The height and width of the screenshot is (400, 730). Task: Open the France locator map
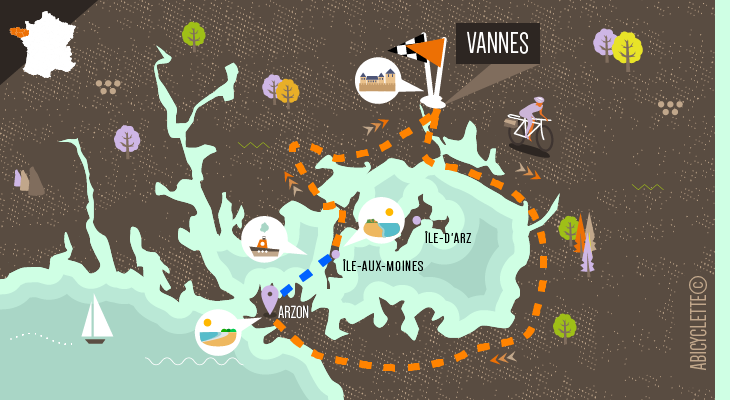49,44
